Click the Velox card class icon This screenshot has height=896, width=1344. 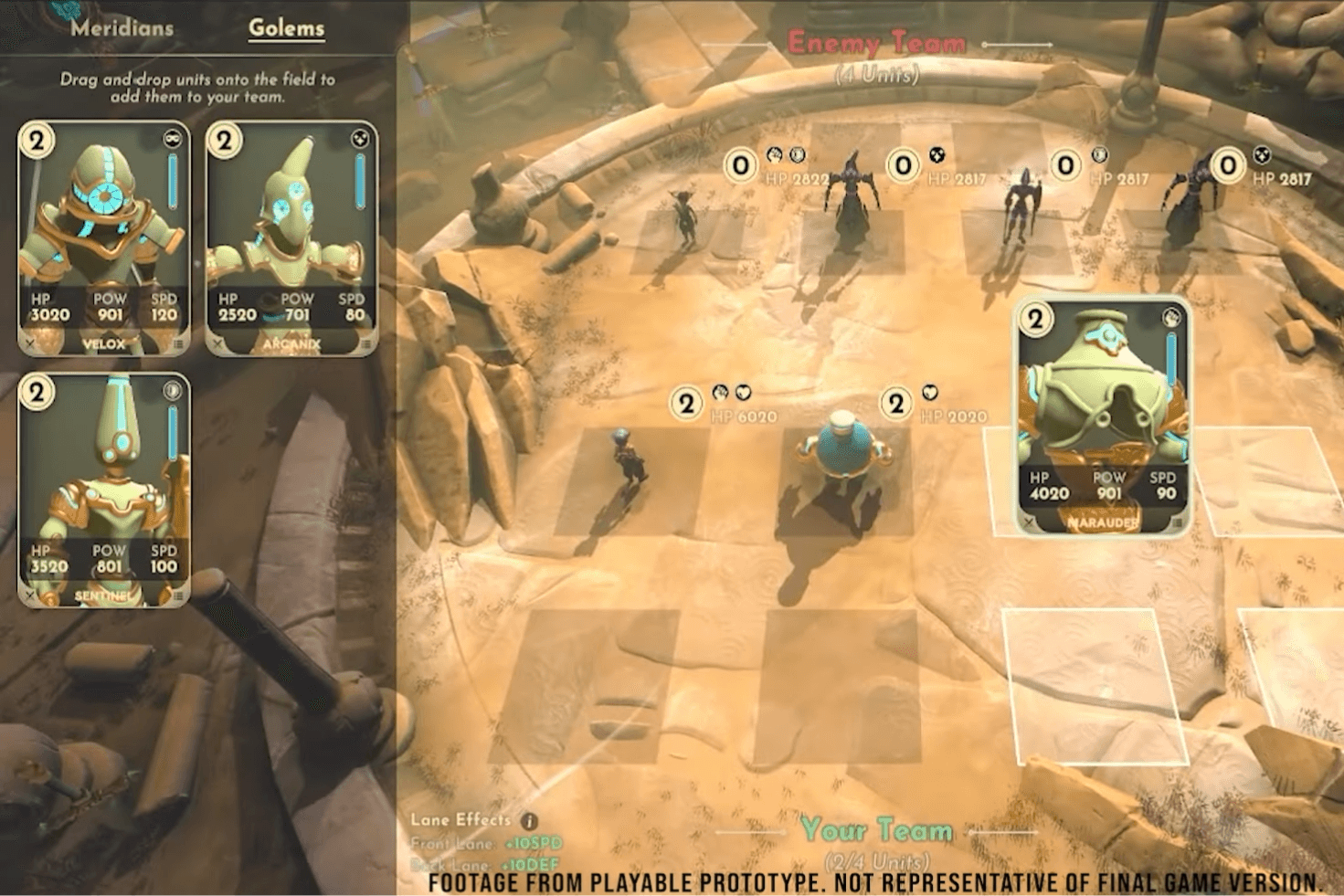(172, 137)
